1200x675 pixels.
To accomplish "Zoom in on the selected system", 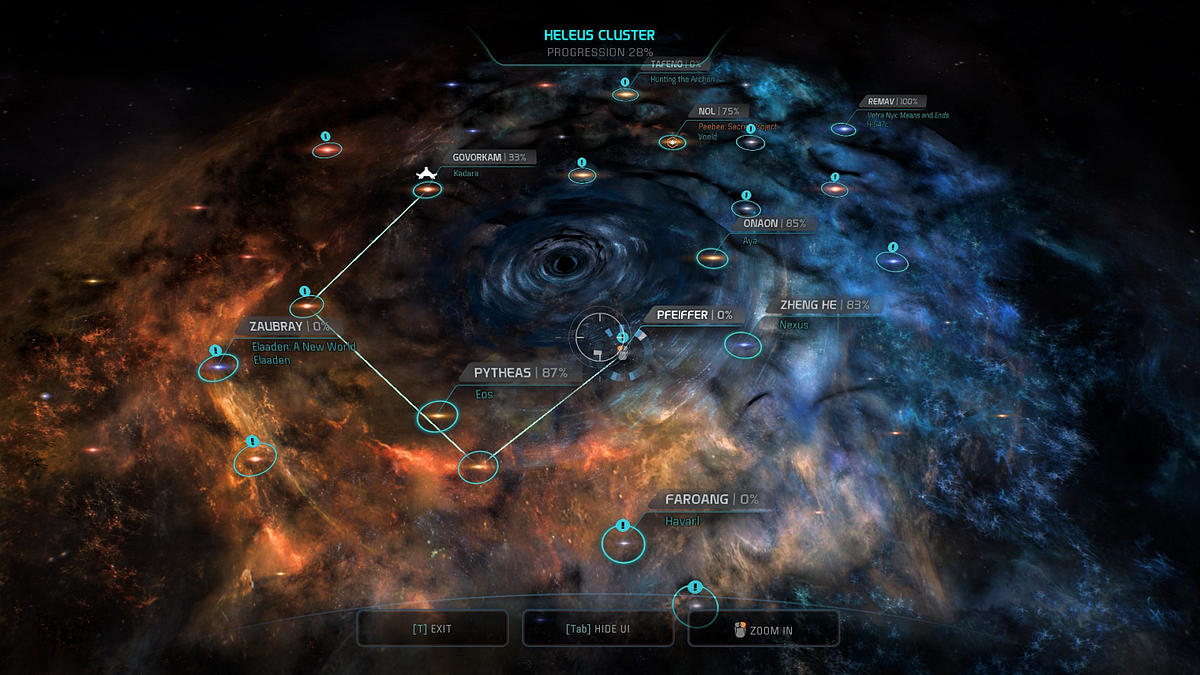I will (x=763, y=629).
